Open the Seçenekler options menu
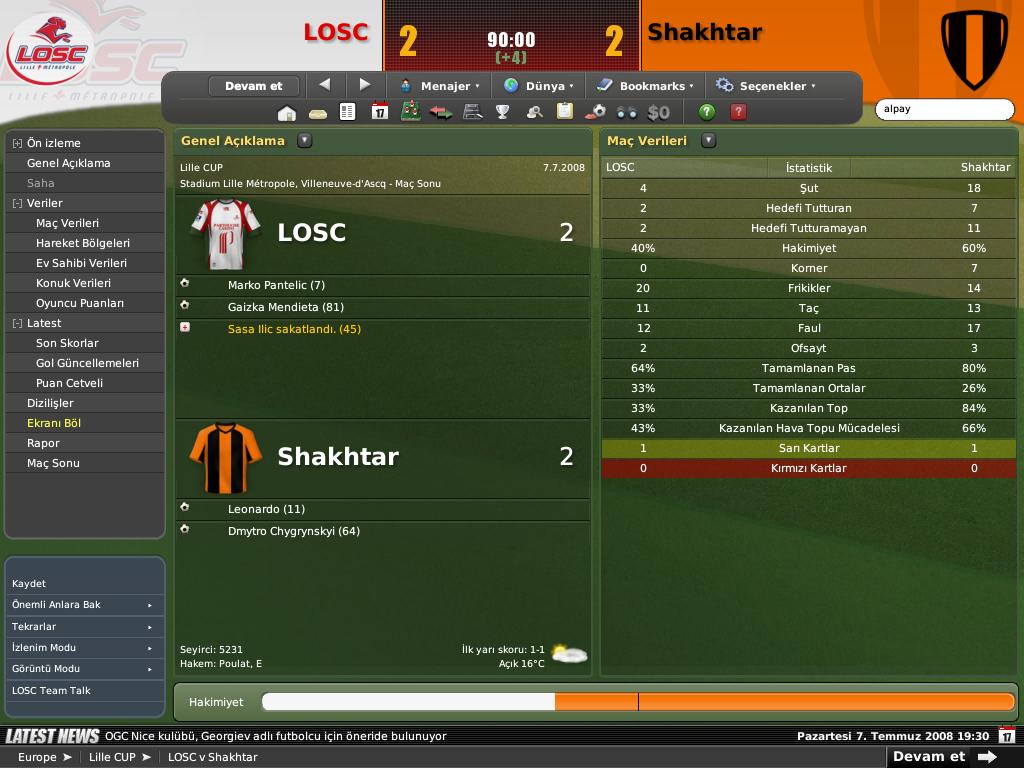 tap(766, 86)
